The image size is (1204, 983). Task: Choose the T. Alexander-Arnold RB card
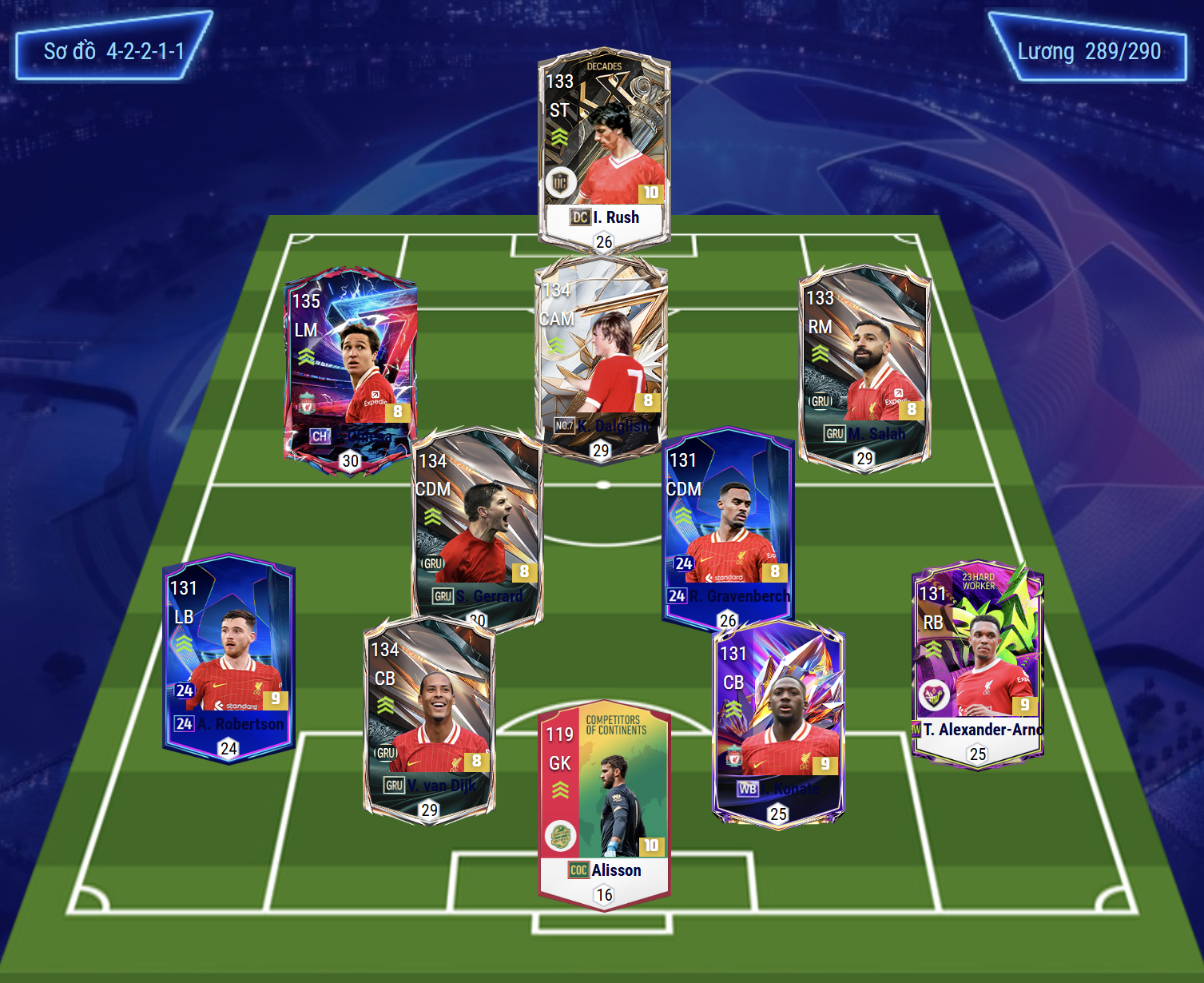click(978, 663)
